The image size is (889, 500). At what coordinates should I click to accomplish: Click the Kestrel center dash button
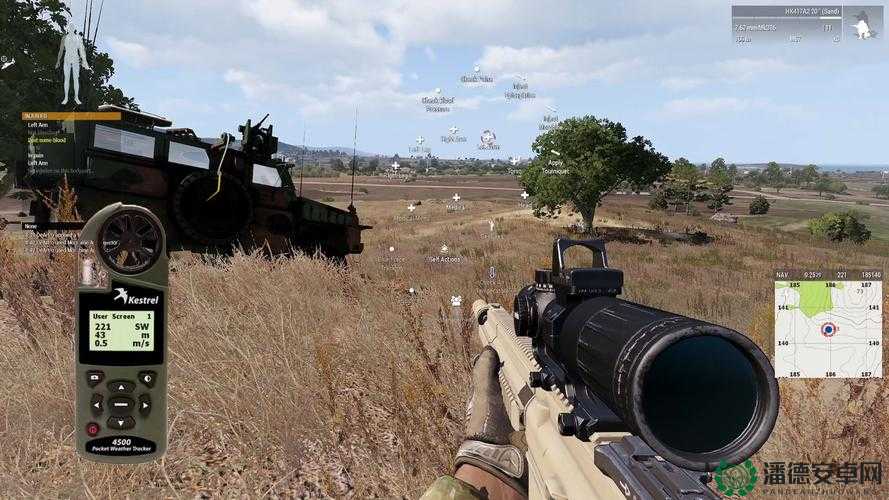(121, 404)
